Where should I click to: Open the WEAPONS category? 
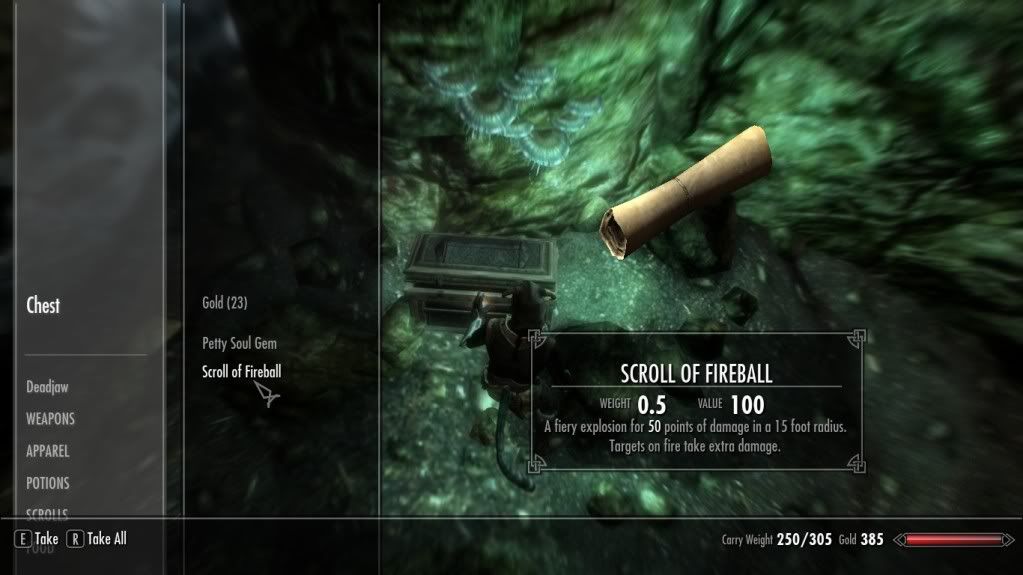[50, 419]
